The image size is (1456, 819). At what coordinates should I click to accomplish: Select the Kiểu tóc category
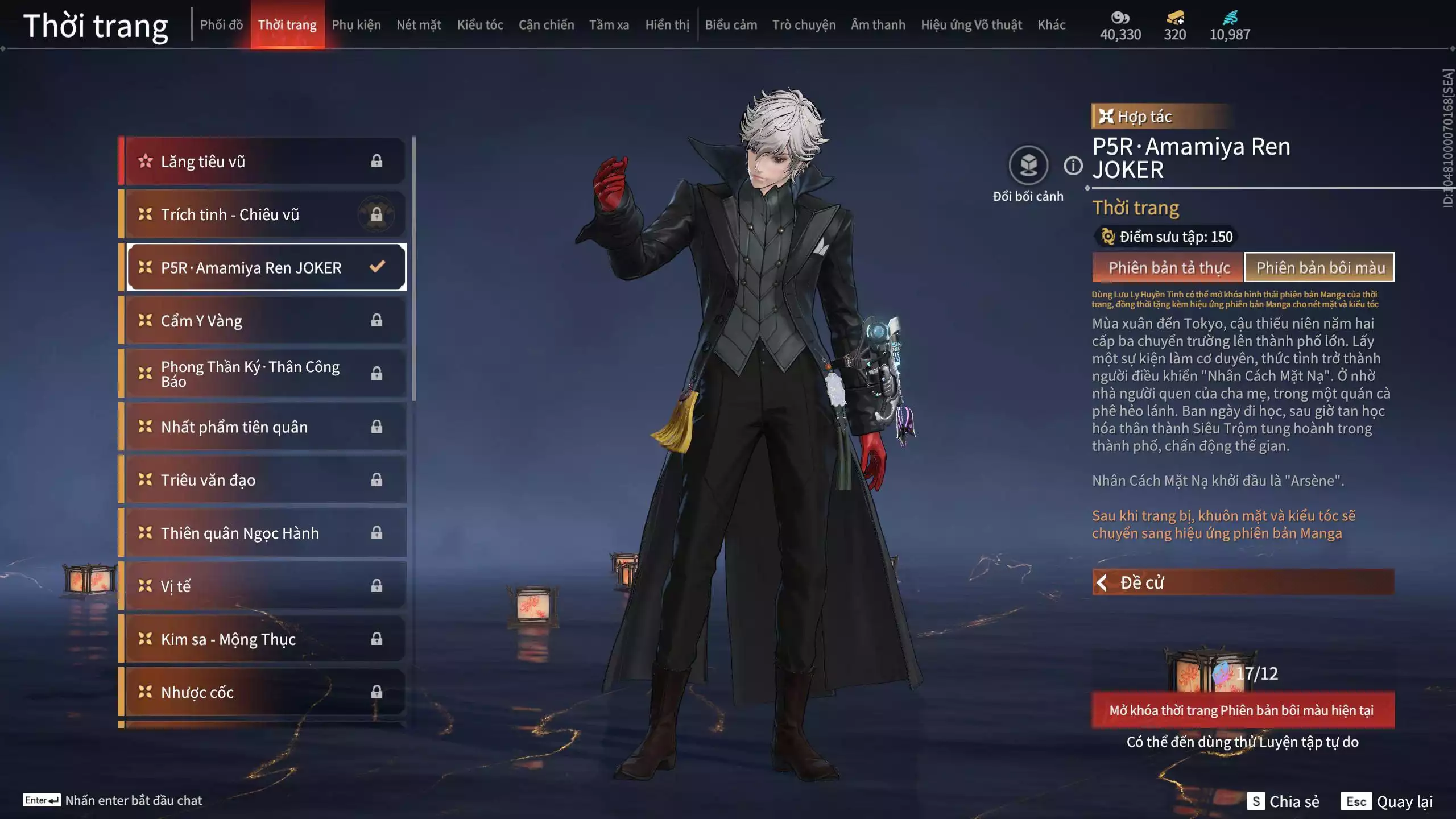click(479, 25)
